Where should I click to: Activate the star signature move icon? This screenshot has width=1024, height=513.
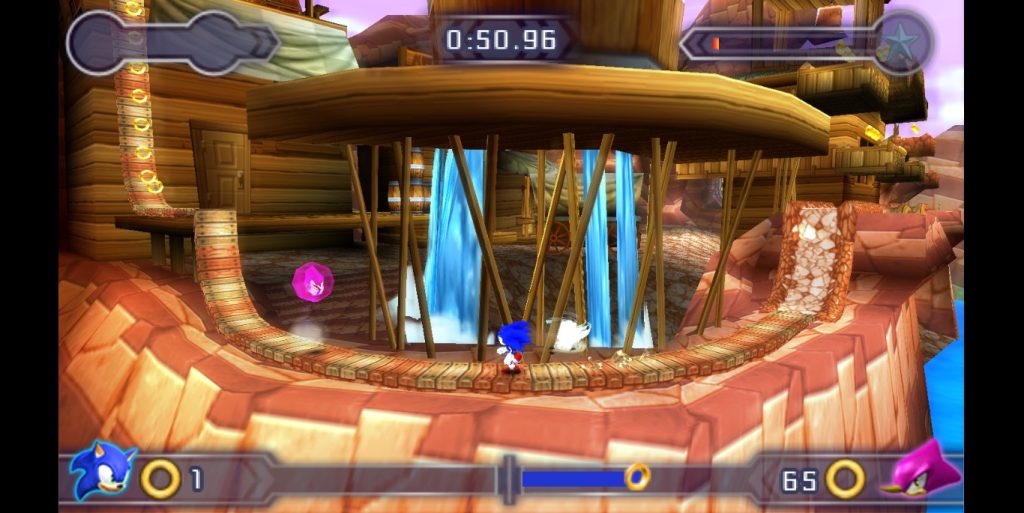pos(903,42)
